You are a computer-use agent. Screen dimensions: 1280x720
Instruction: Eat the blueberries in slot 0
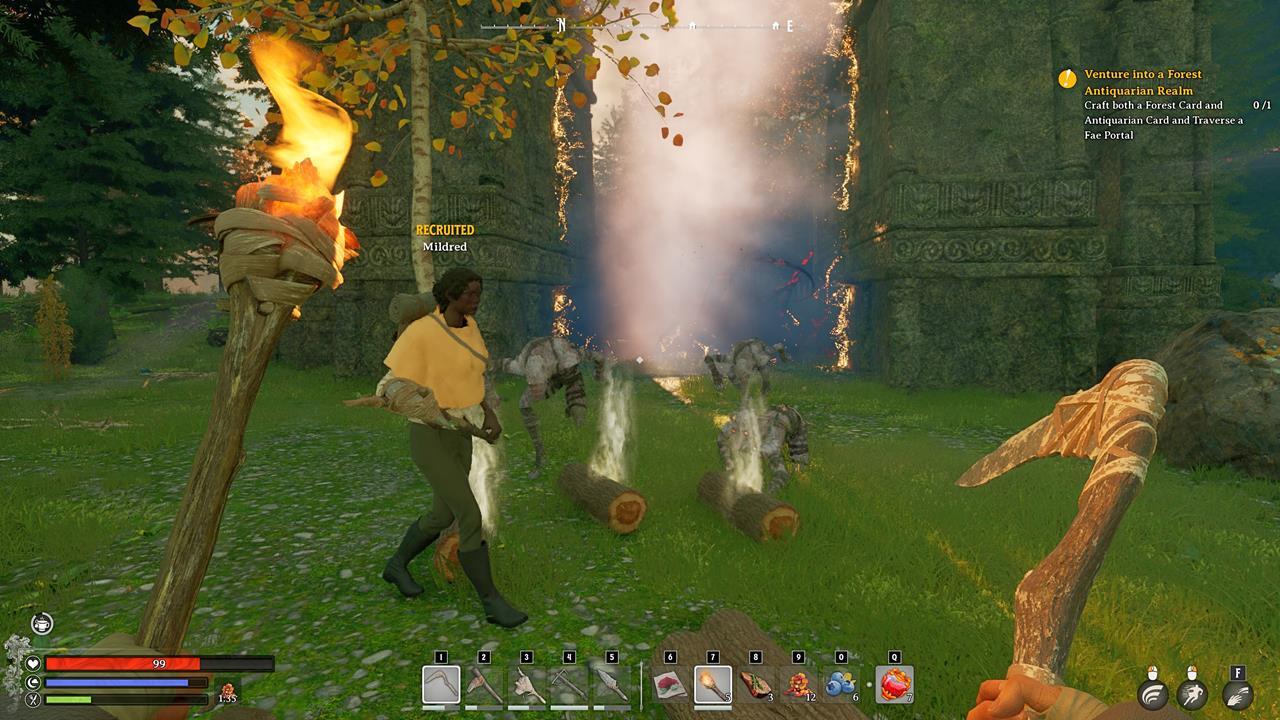coord(840,685)
